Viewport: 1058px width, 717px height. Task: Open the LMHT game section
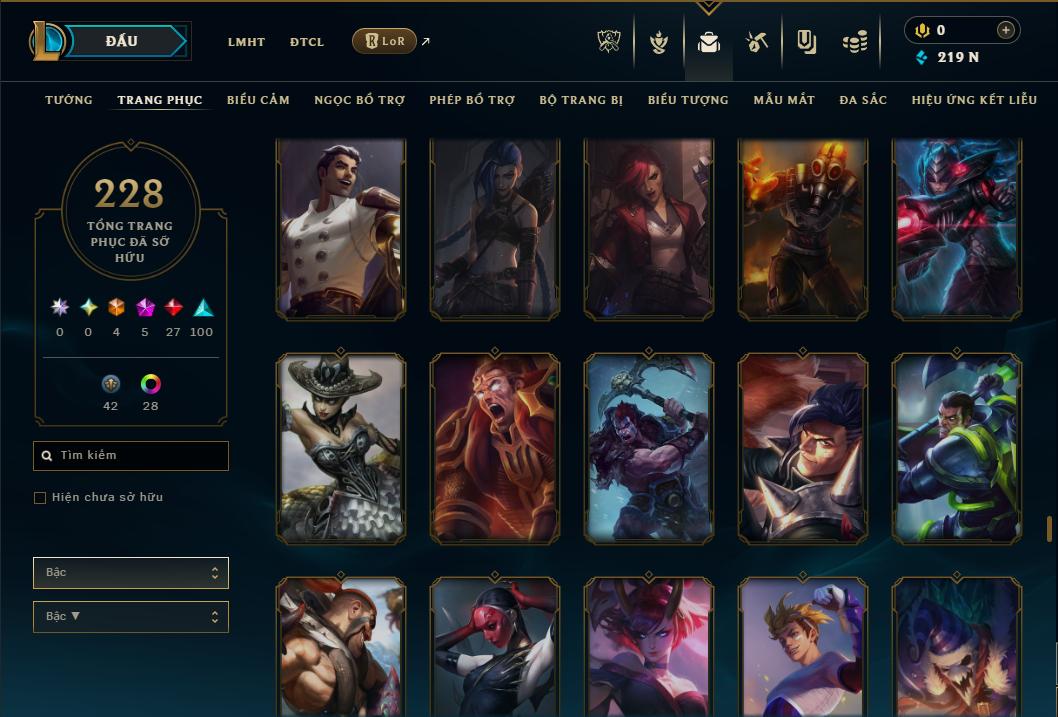point(246,42)
